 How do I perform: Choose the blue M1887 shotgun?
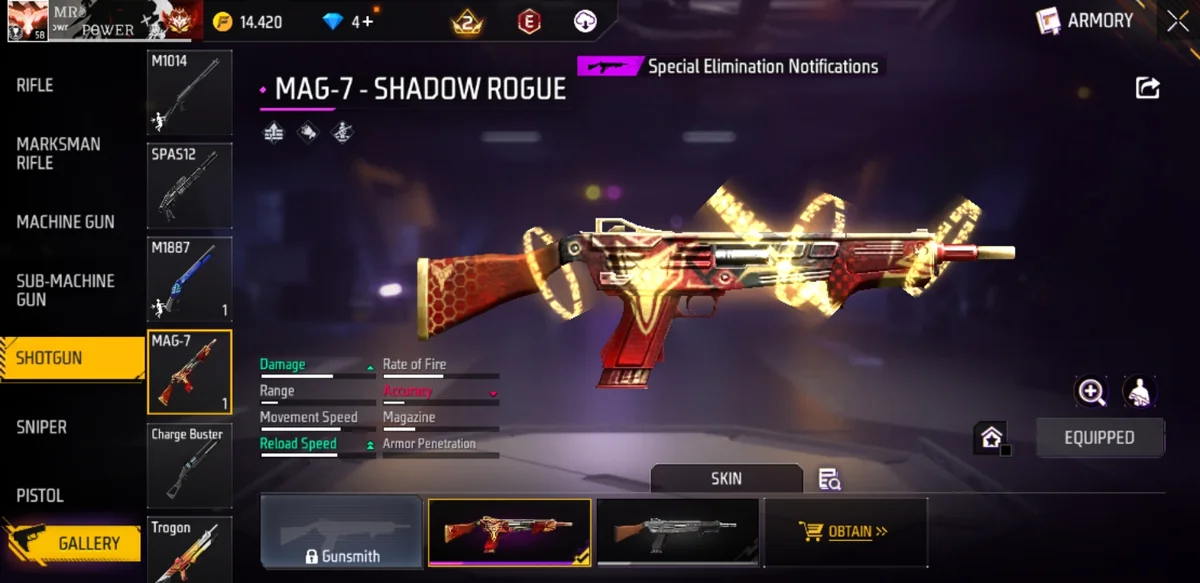pos(189,279)
